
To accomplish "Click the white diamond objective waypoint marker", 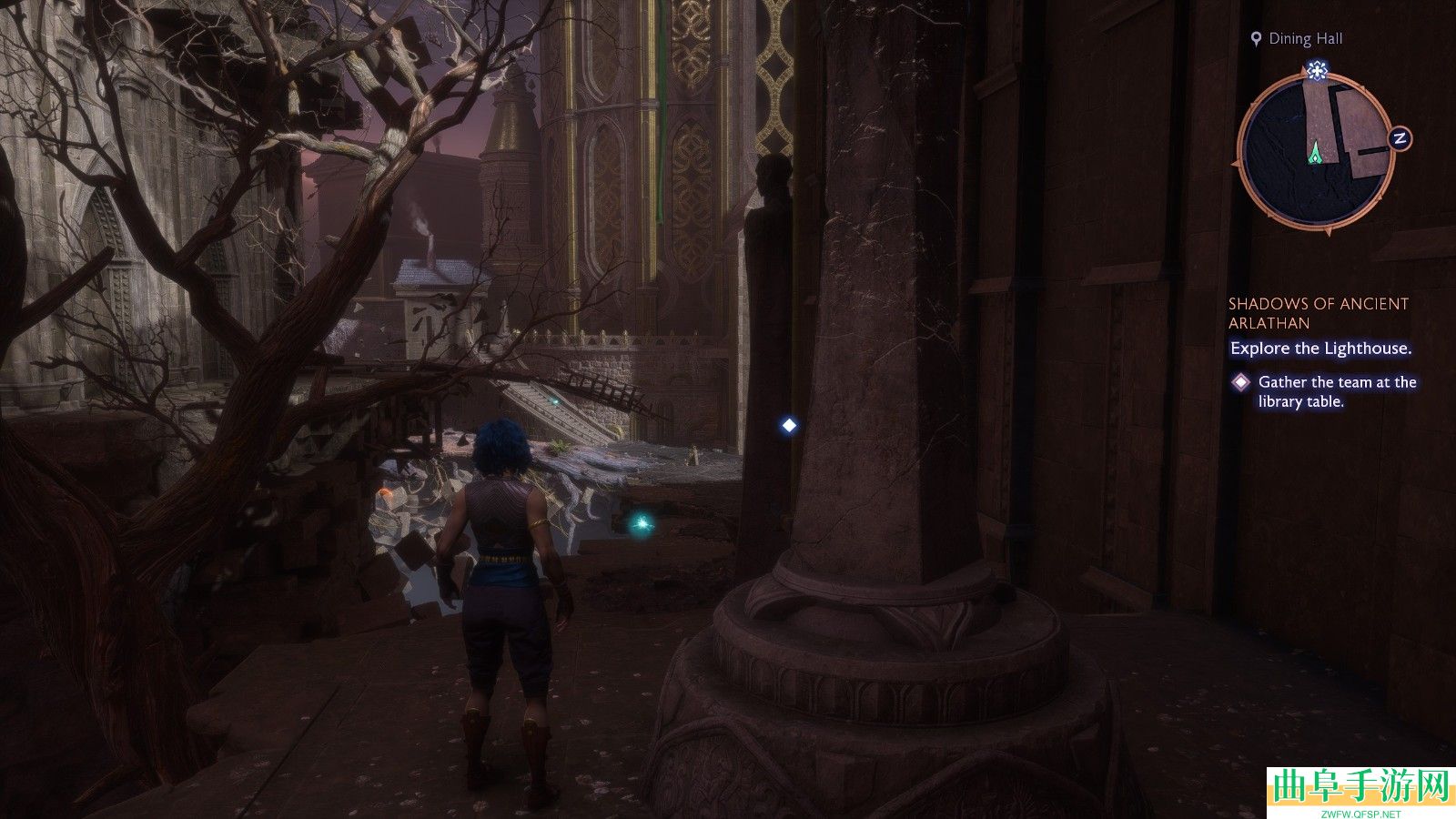I will (789, 425).
